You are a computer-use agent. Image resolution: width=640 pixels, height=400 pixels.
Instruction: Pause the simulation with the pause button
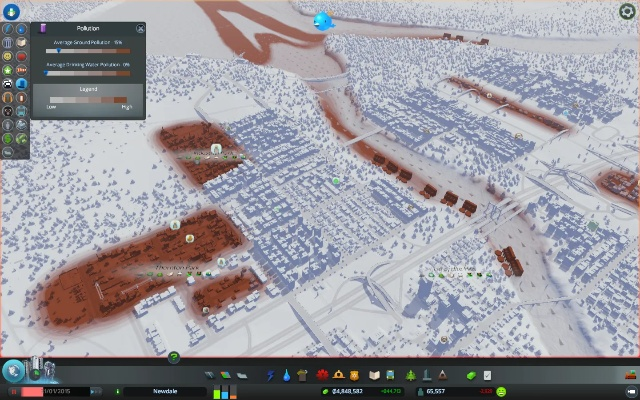pos(14,391)
